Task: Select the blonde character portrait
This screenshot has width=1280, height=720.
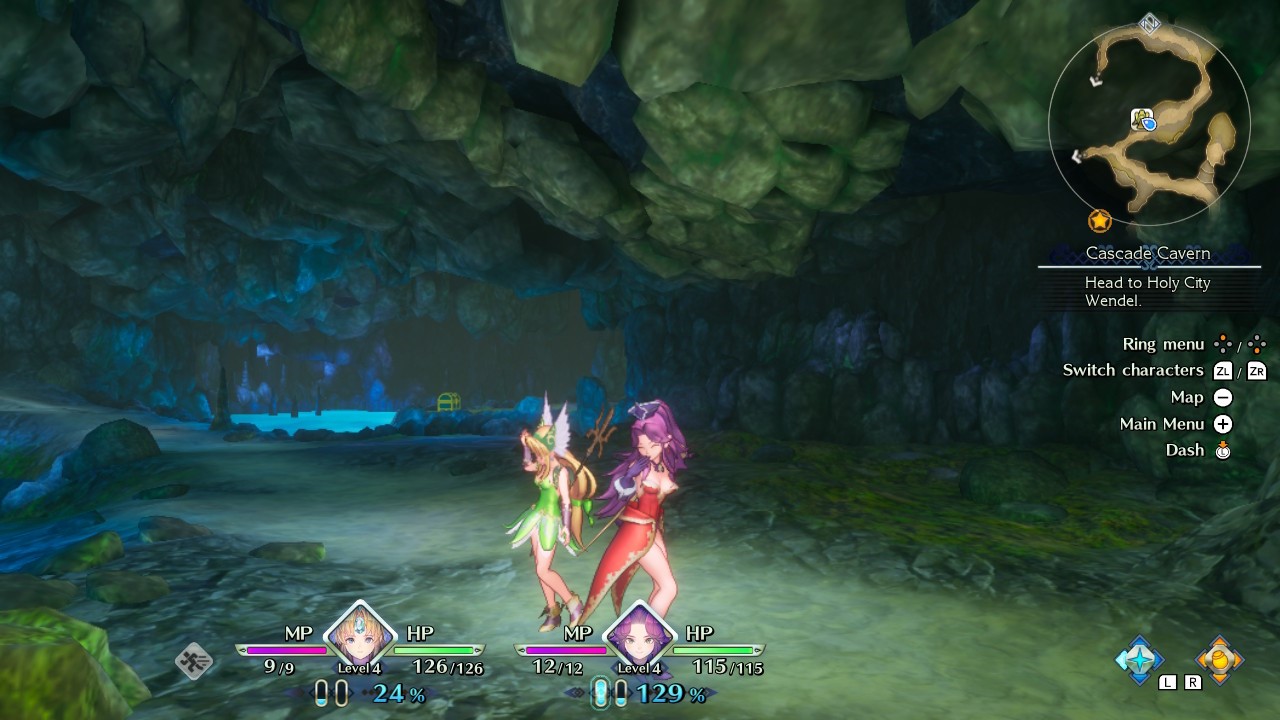Action: pyautogui.click(x=359, y=635)
